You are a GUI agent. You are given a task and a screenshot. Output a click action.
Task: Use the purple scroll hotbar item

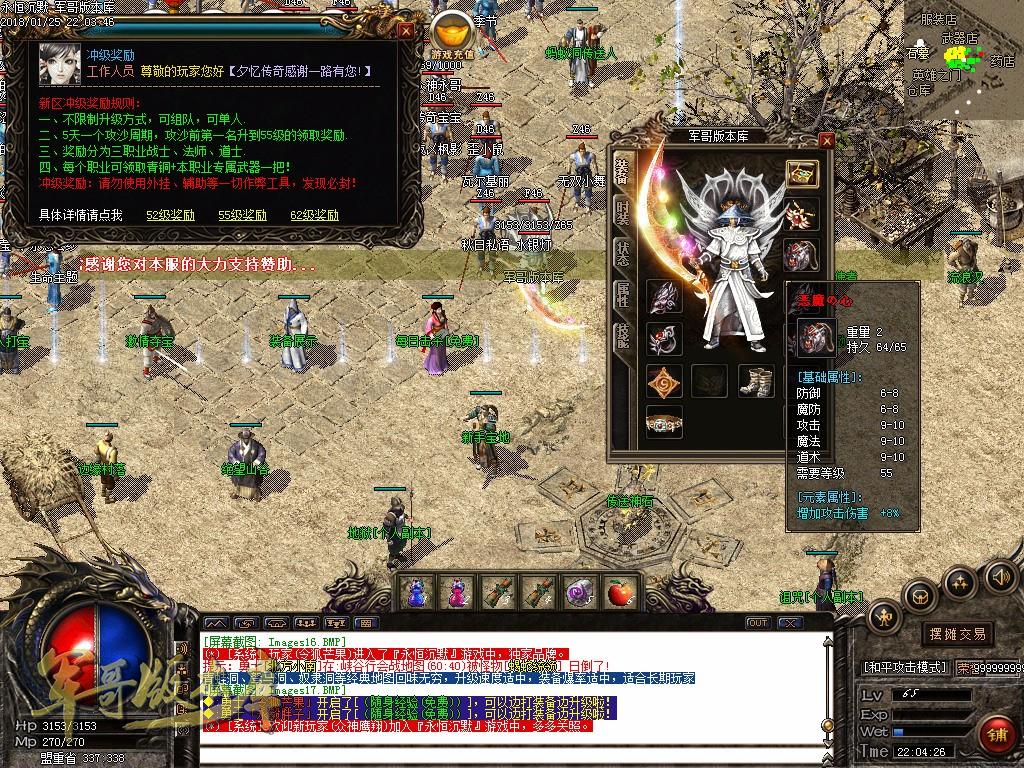(x=579, y=593)
